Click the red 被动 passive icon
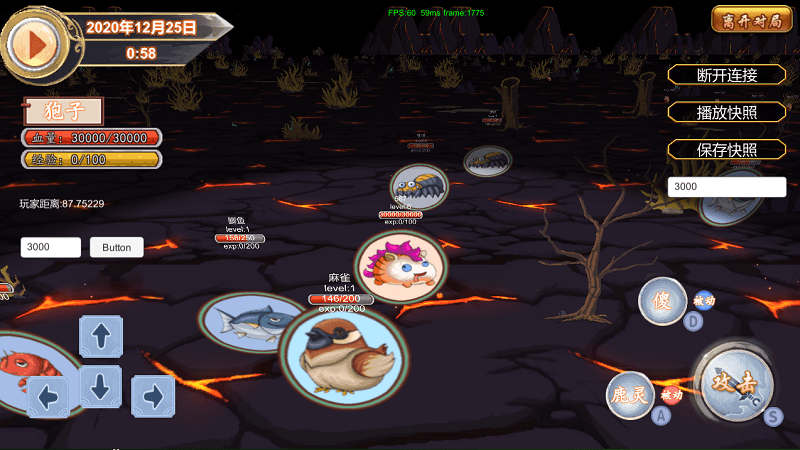 click(671, 397)
